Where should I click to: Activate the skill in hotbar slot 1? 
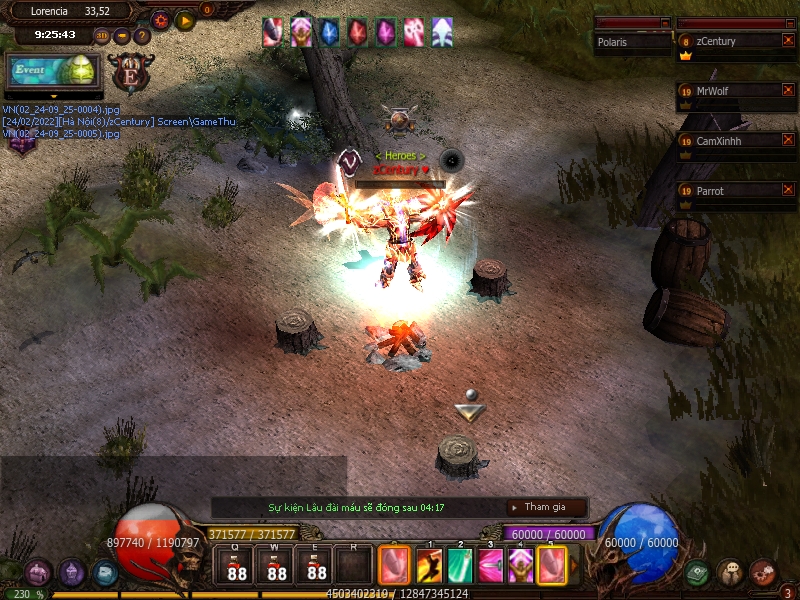click(x=429, y=565)
